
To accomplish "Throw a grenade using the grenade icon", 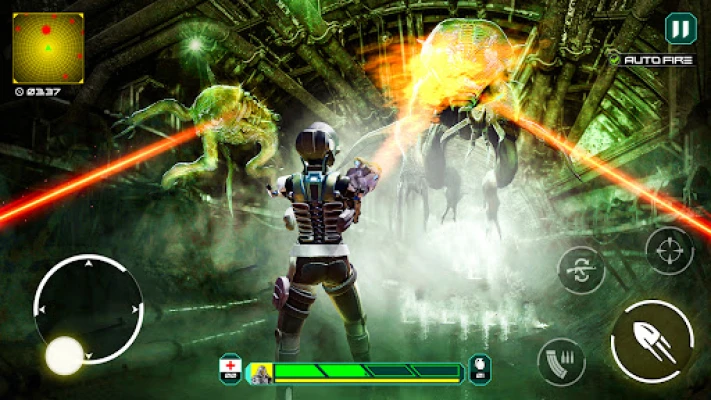I will click(x=480, y=370).
